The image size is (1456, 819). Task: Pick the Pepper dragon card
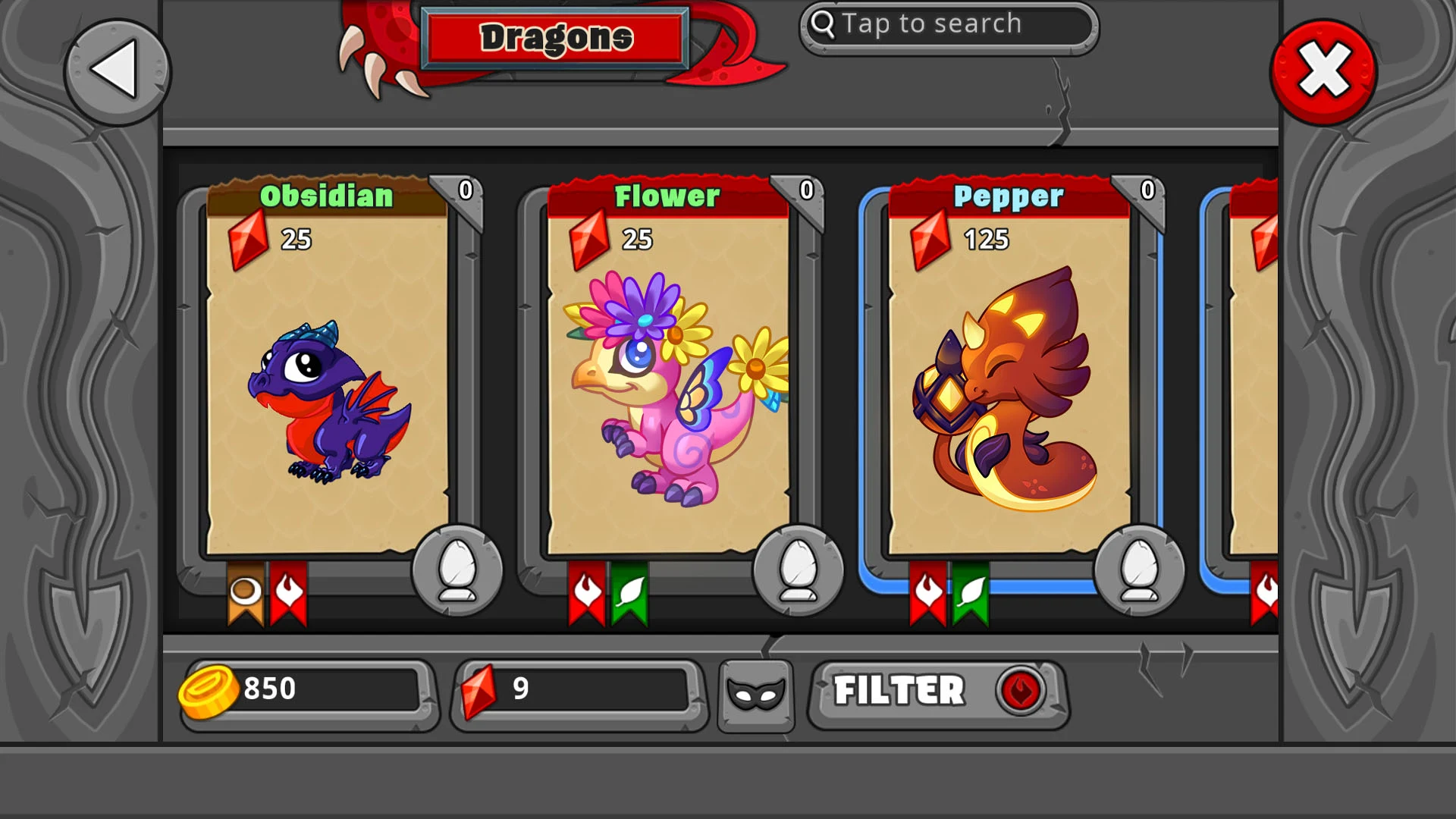(1009, 379)
